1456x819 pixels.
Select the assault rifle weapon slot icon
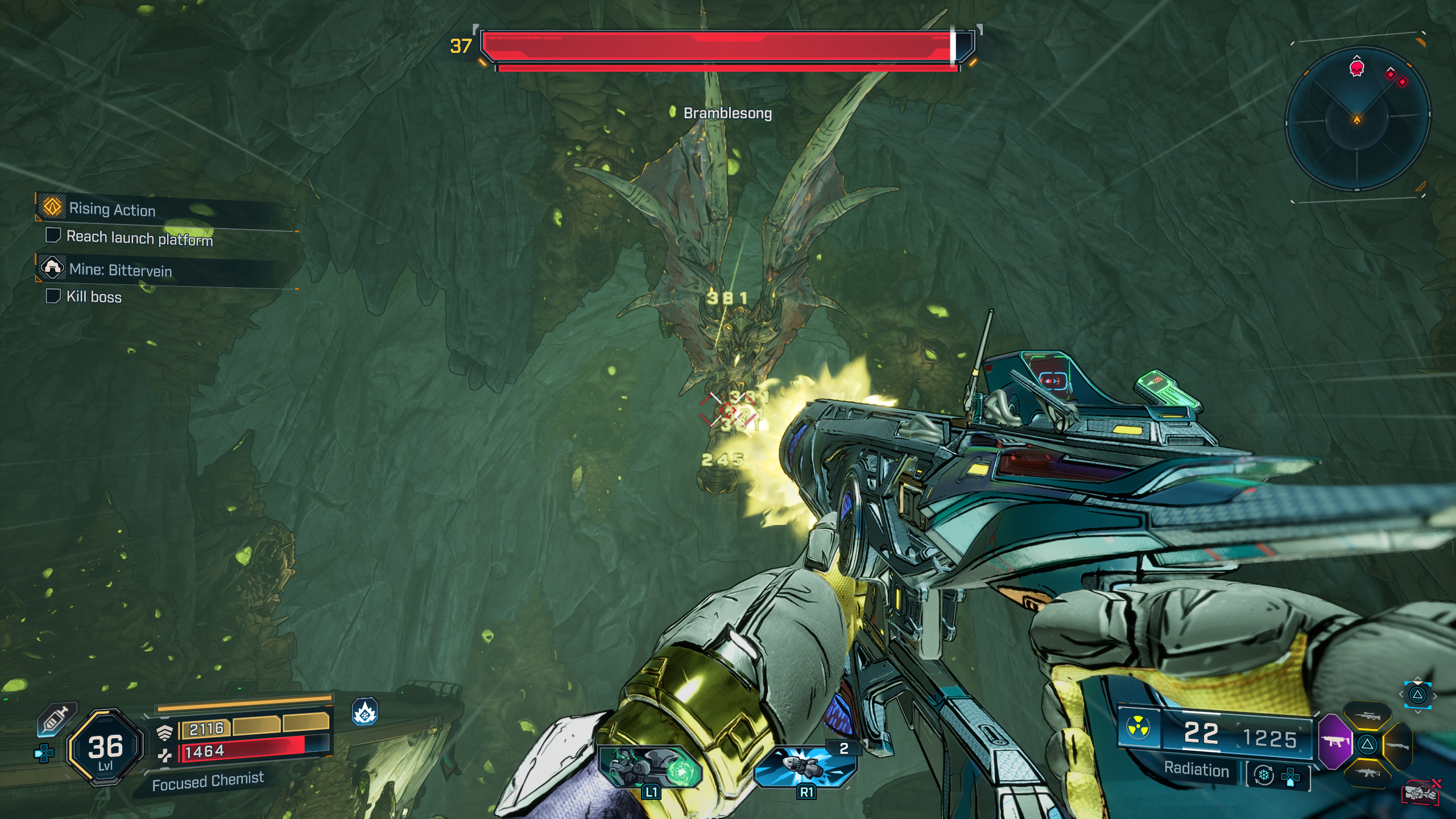tap(1367, 775)
